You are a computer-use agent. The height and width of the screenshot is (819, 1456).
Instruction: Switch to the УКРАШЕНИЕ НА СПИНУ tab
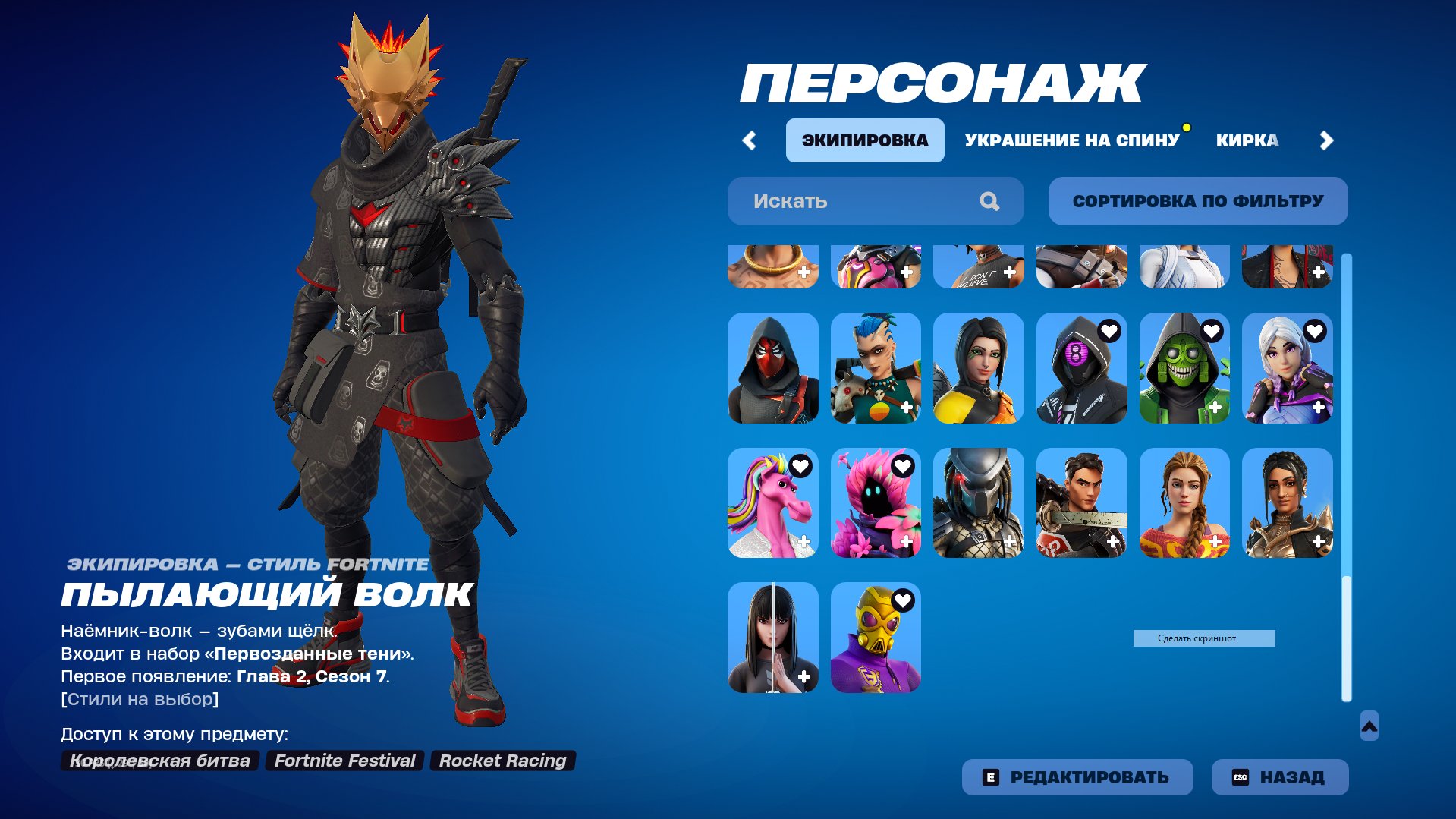click(x=1072, y=140)
